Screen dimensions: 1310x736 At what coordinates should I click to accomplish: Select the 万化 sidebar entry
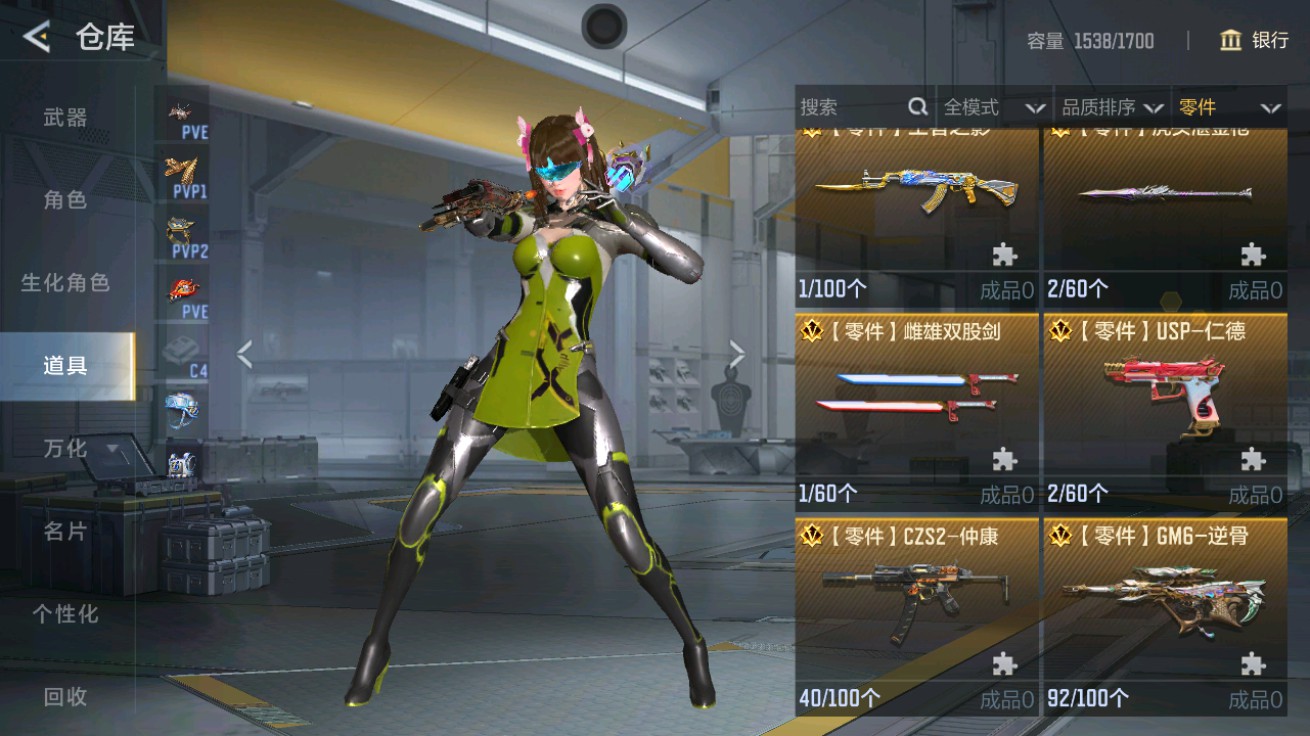pyautogui.click(x=65, y=449)
